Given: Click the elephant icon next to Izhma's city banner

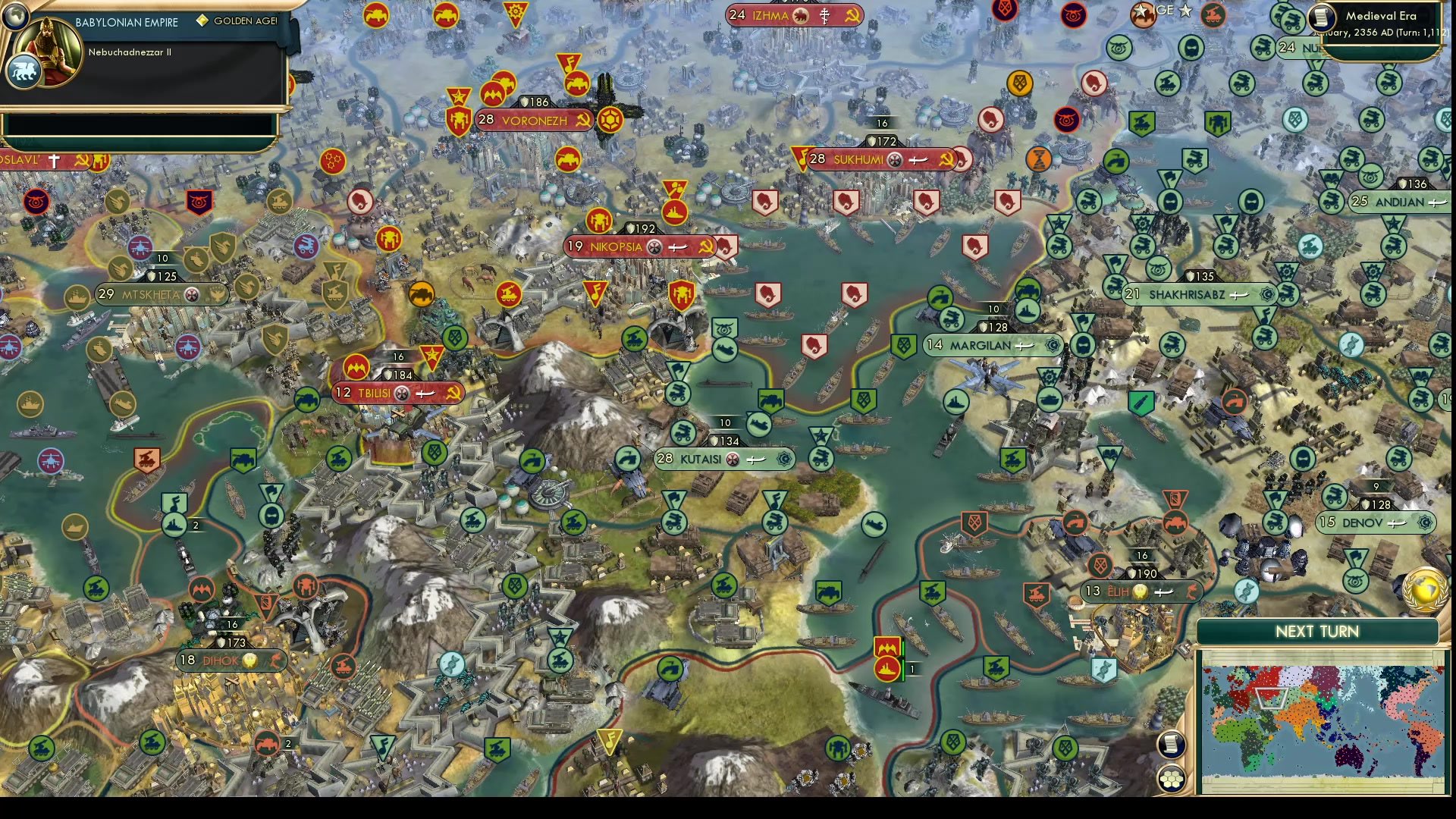Looking at the screenshot, I should point(802,15).
